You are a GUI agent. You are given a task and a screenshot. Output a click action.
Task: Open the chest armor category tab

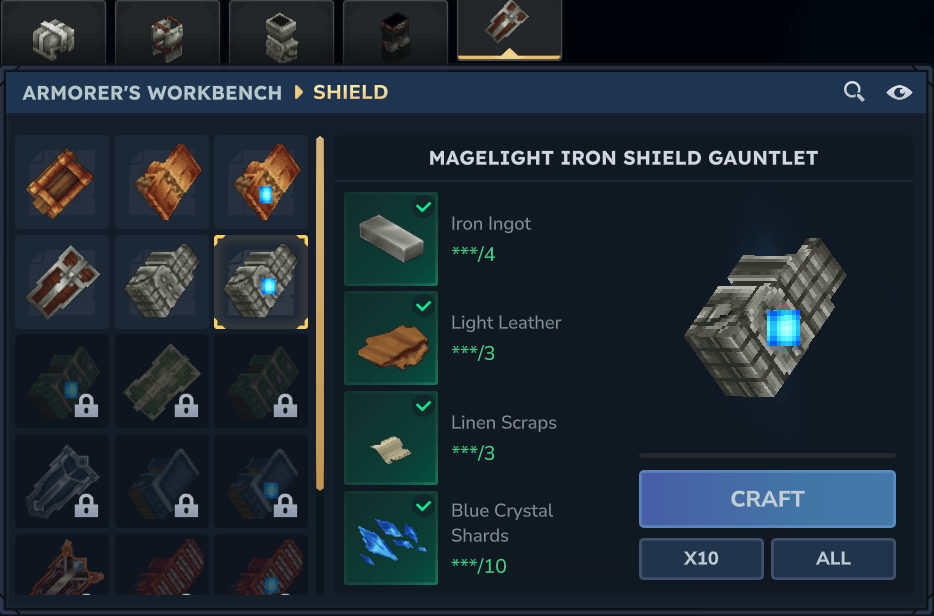coord(167,32)
